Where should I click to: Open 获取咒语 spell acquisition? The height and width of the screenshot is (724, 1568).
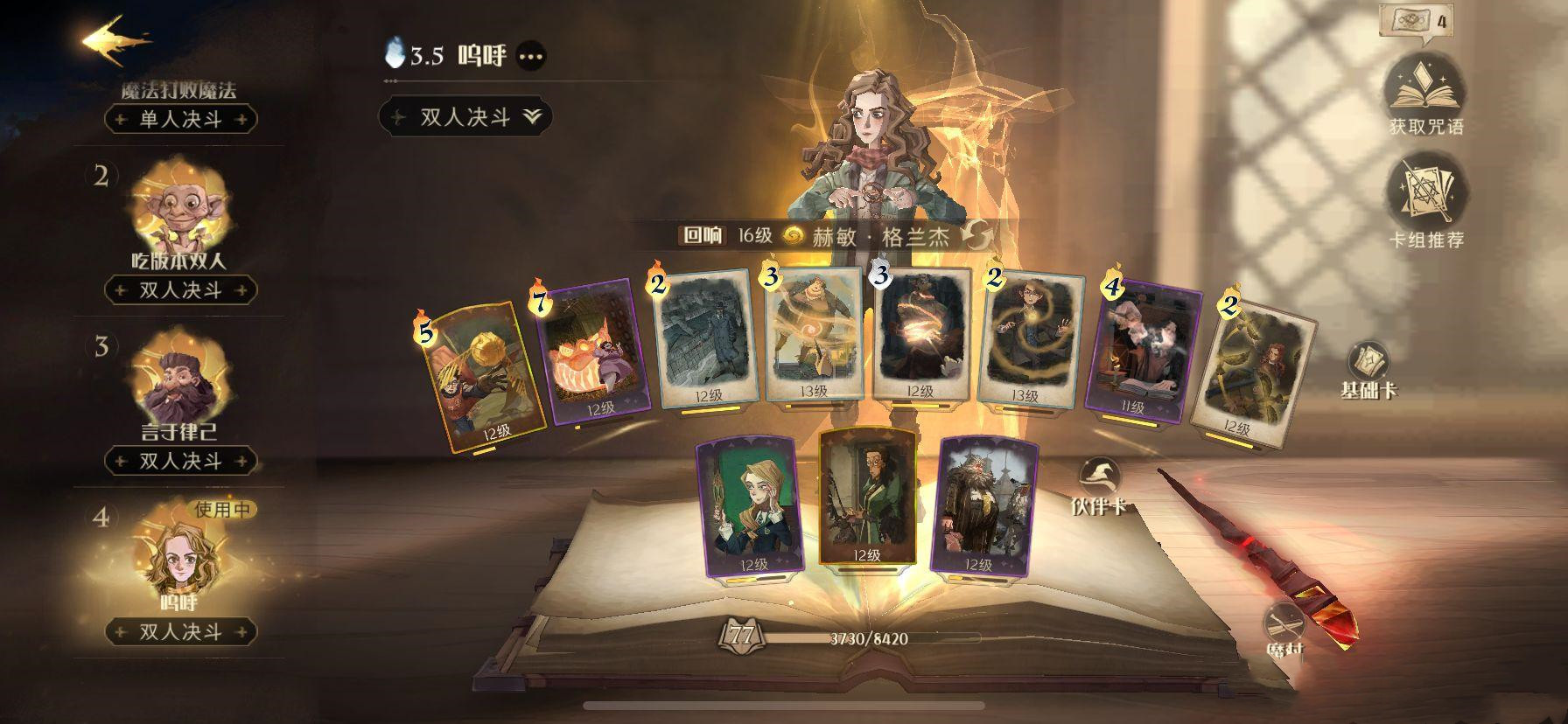click(x=1425, y=94)
